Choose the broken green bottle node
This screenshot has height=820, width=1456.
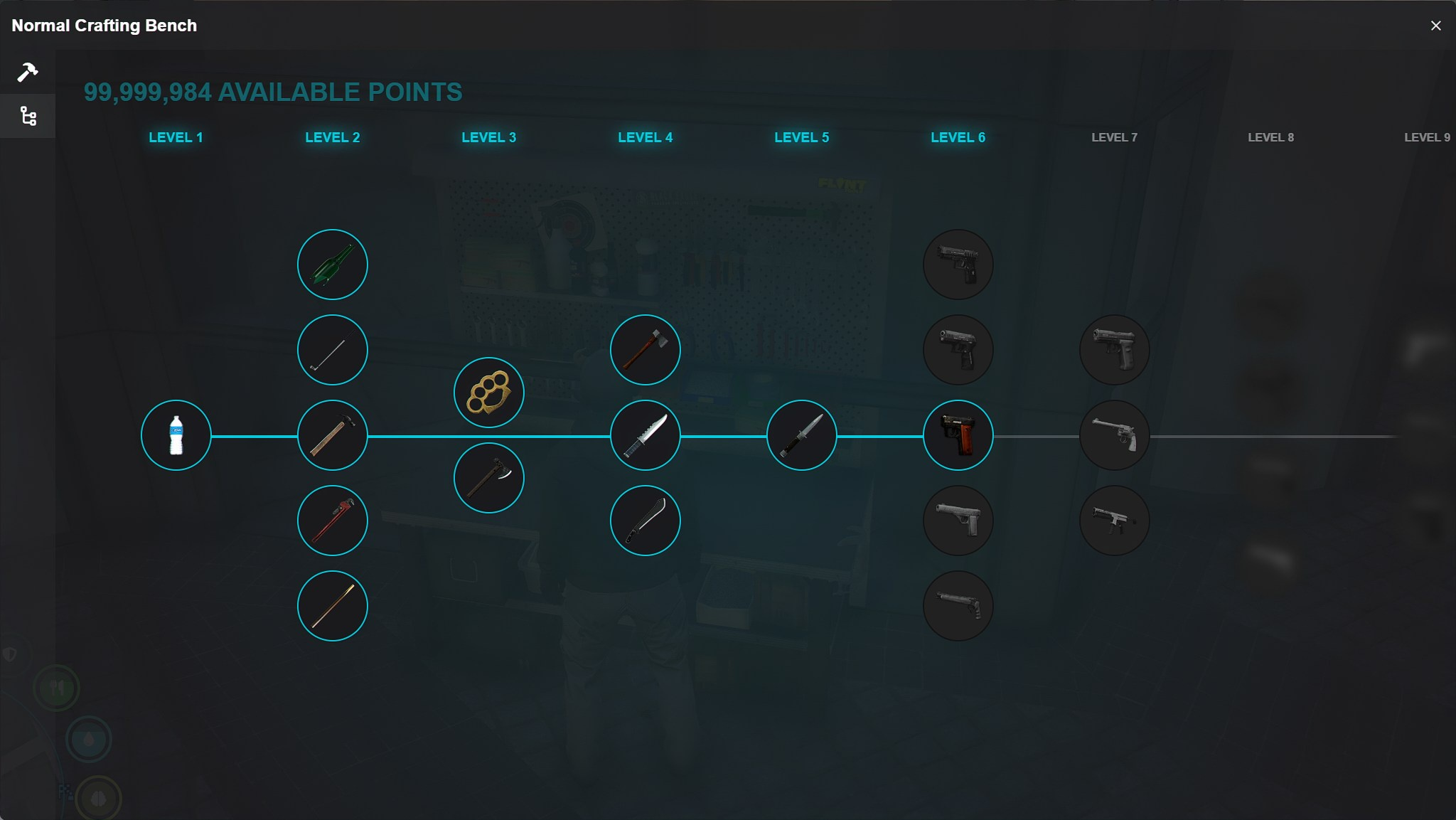tap(333, 265)
